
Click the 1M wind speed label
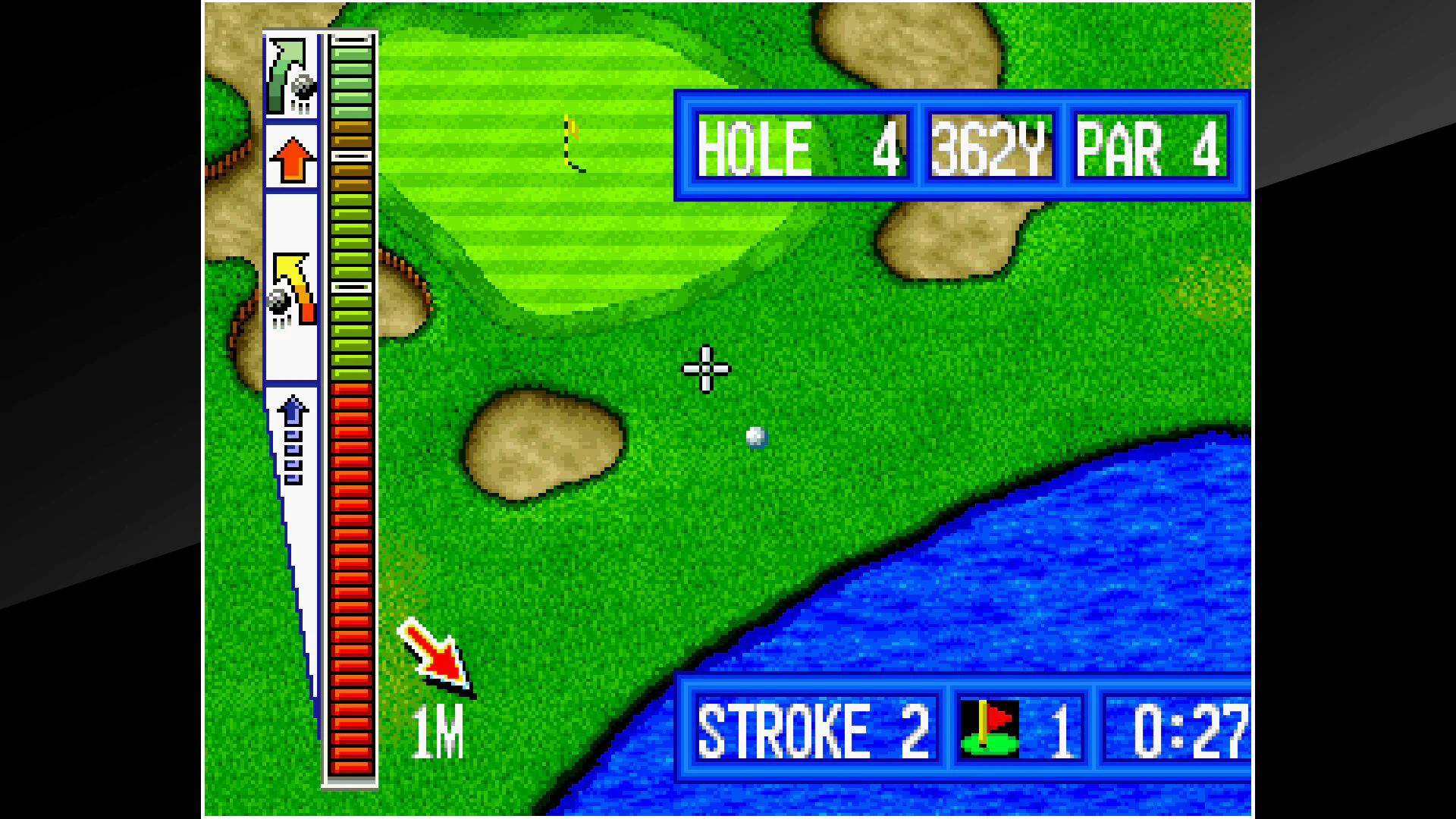pyautogui.click(x=438, y=732)
